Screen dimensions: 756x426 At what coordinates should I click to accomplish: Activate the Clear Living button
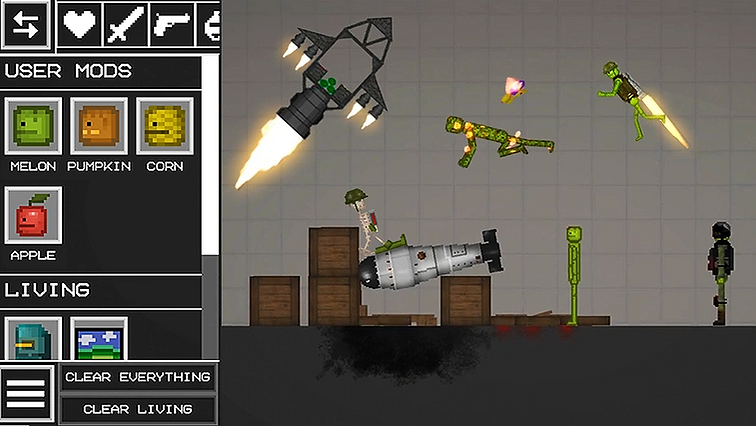coord(138,409)
